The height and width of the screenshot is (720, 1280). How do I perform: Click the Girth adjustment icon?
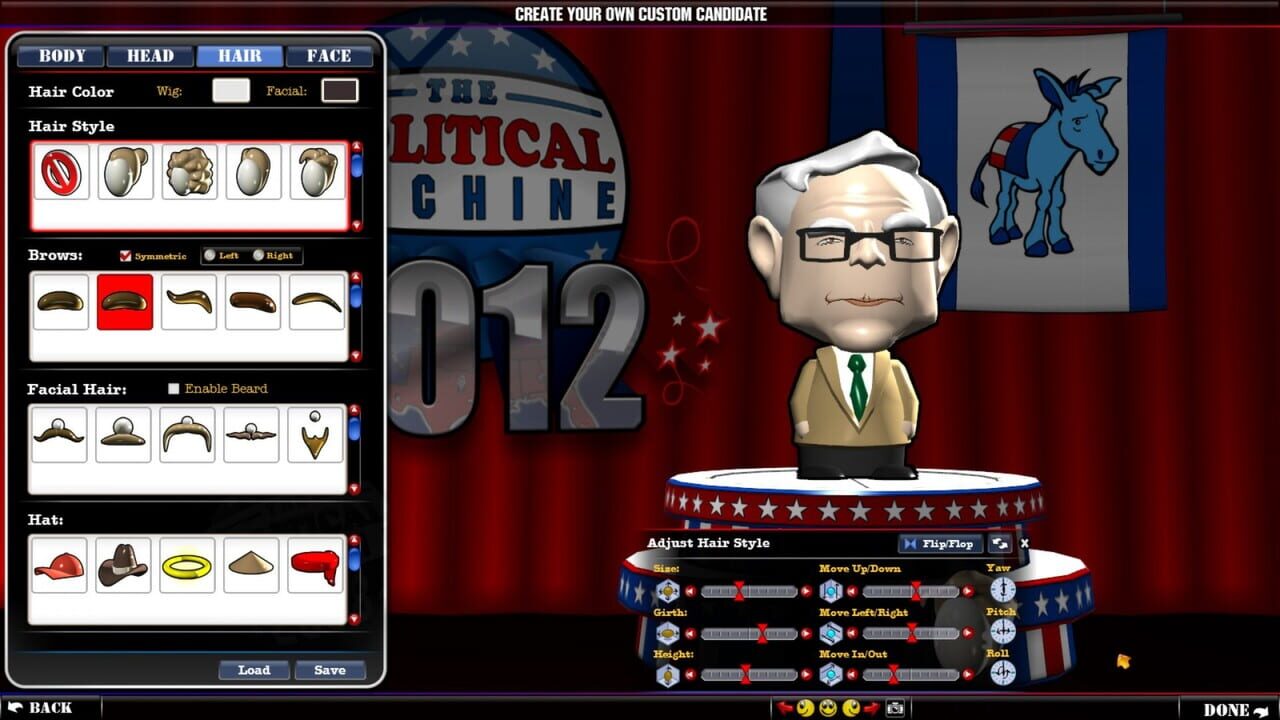click(x=666, y=632)
